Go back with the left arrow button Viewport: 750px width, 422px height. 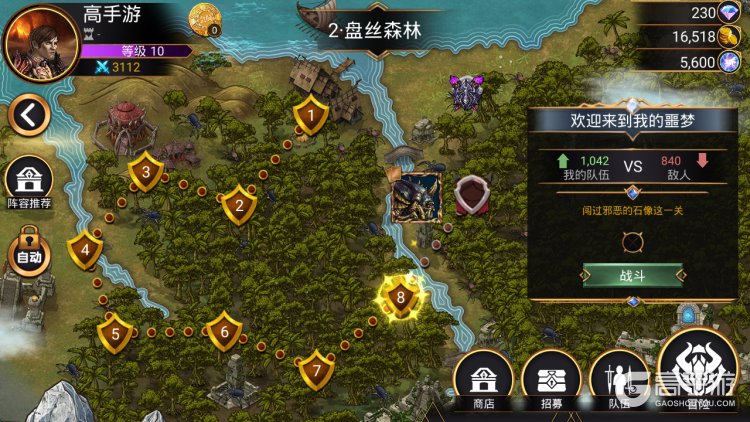[x=29, y=116]
